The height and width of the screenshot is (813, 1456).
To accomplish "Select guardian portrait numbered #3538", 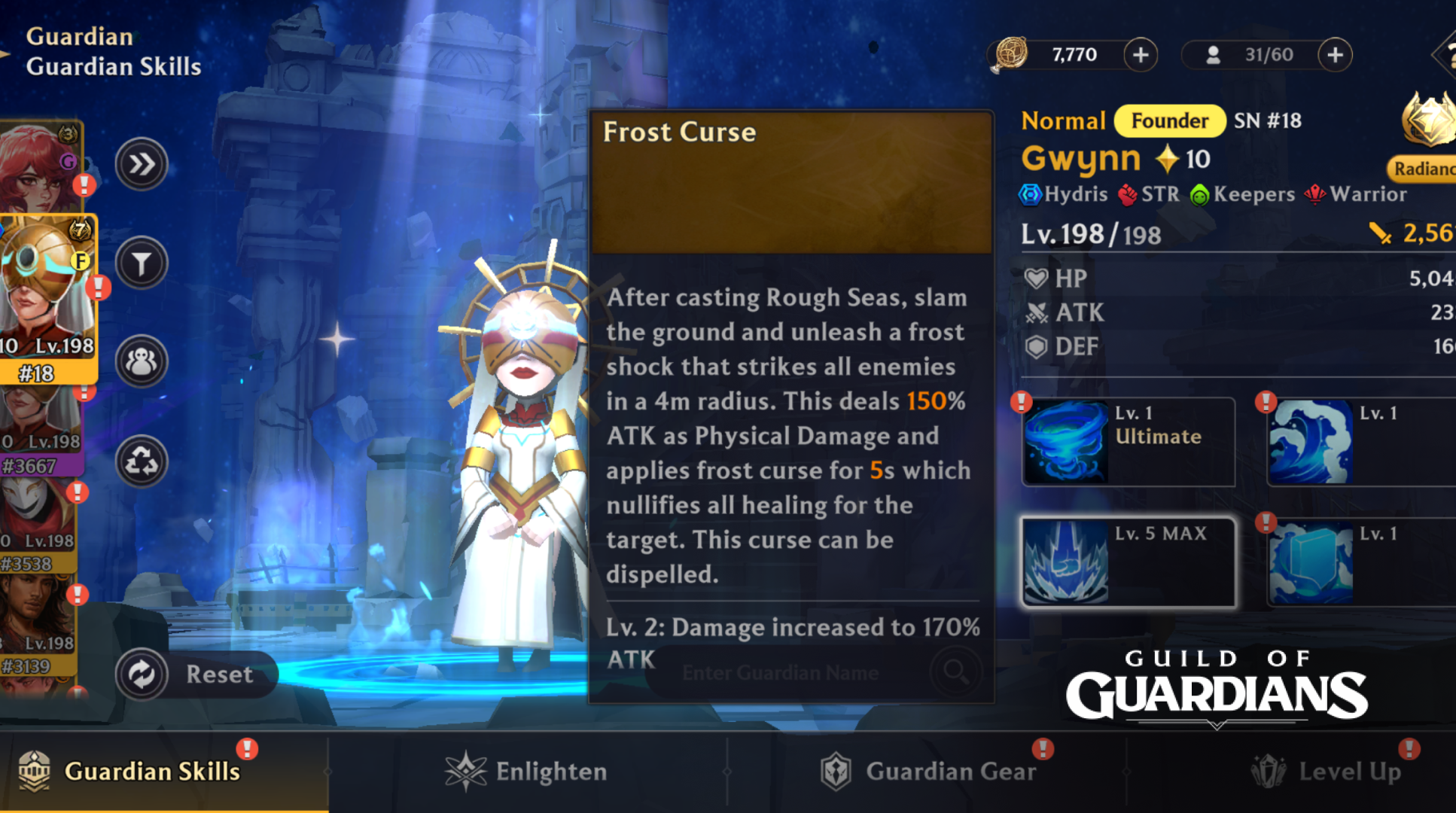I will 38,527.
